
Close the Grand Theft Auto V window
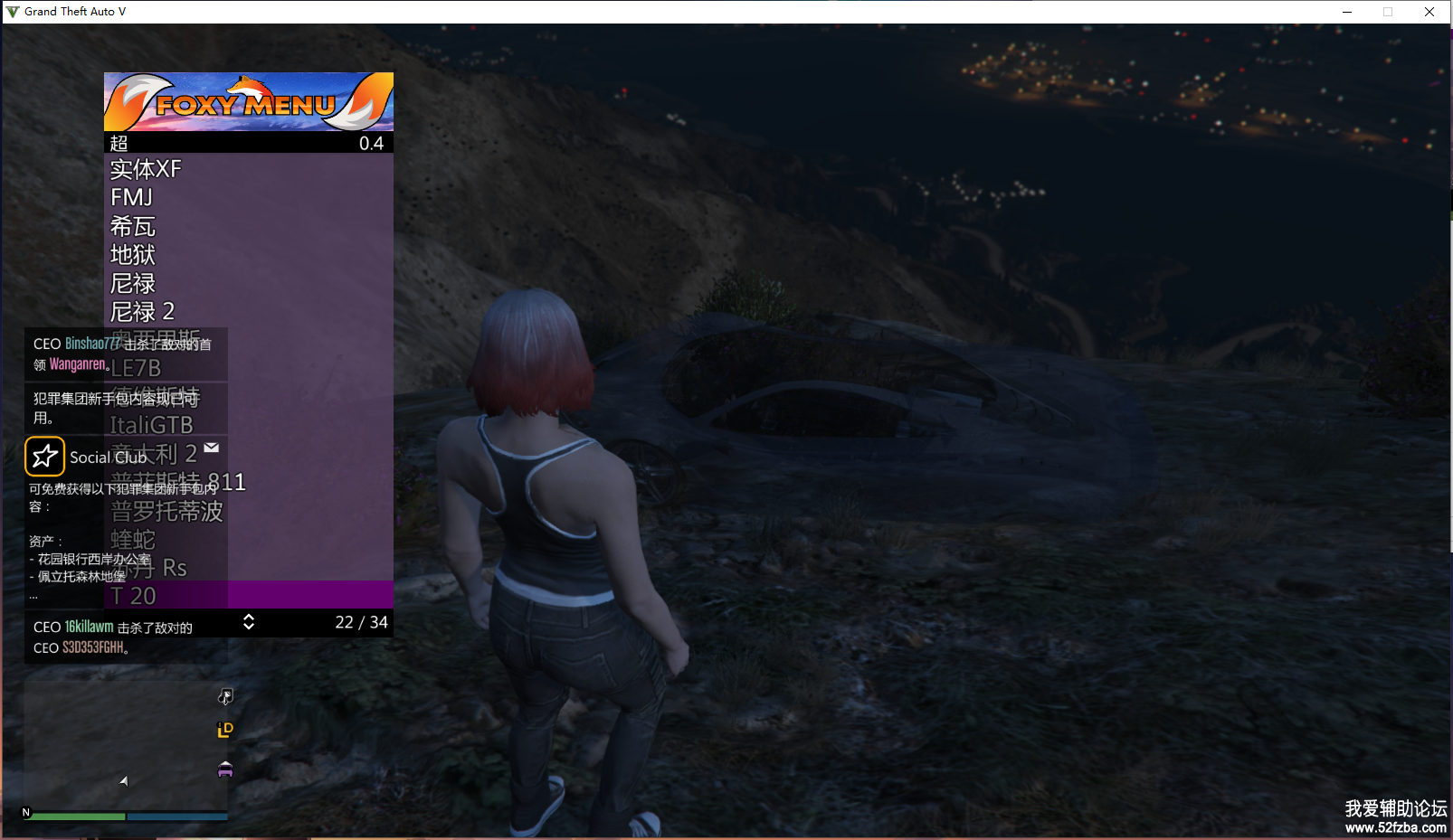click(1429, 12)
